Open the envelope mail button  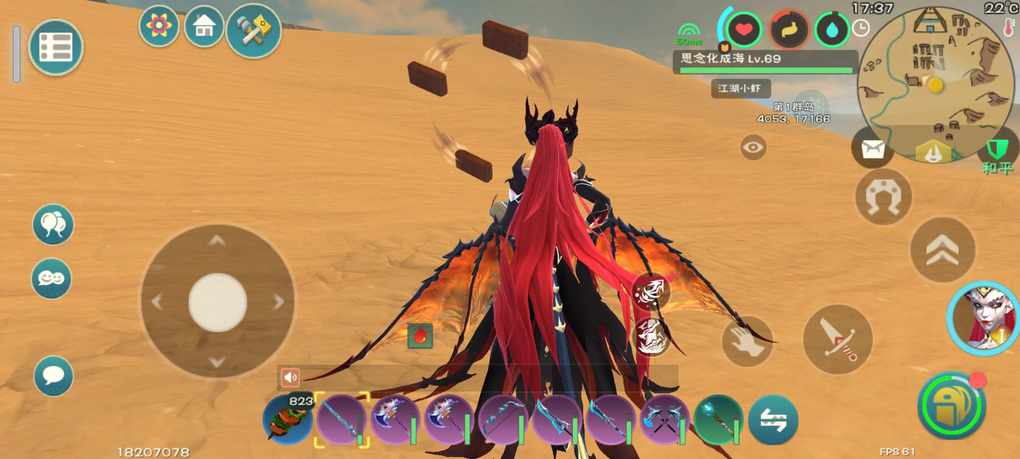[872, 150]
